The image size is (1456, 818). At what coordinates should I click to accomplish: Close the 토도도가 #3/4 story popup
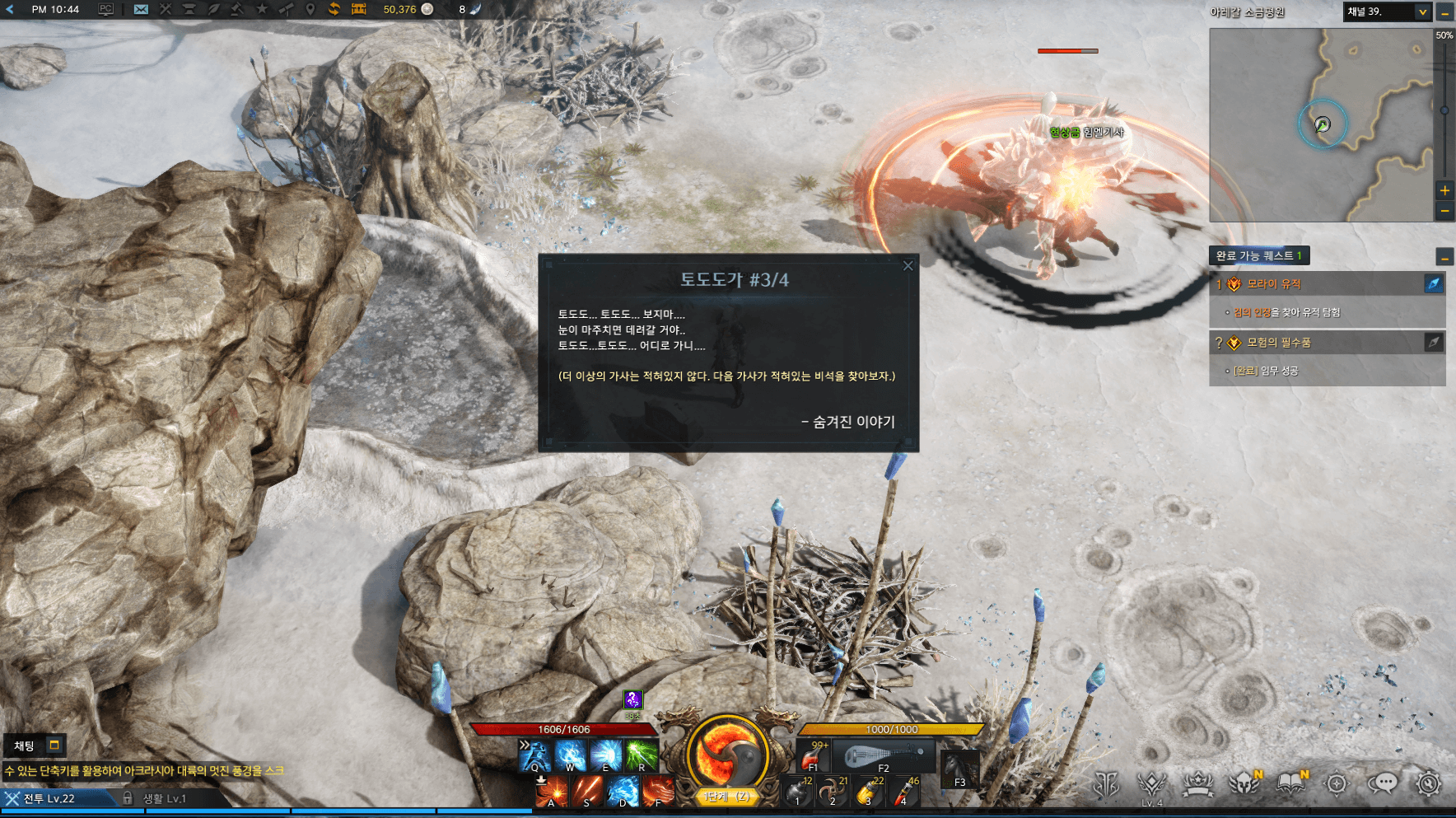908,265
